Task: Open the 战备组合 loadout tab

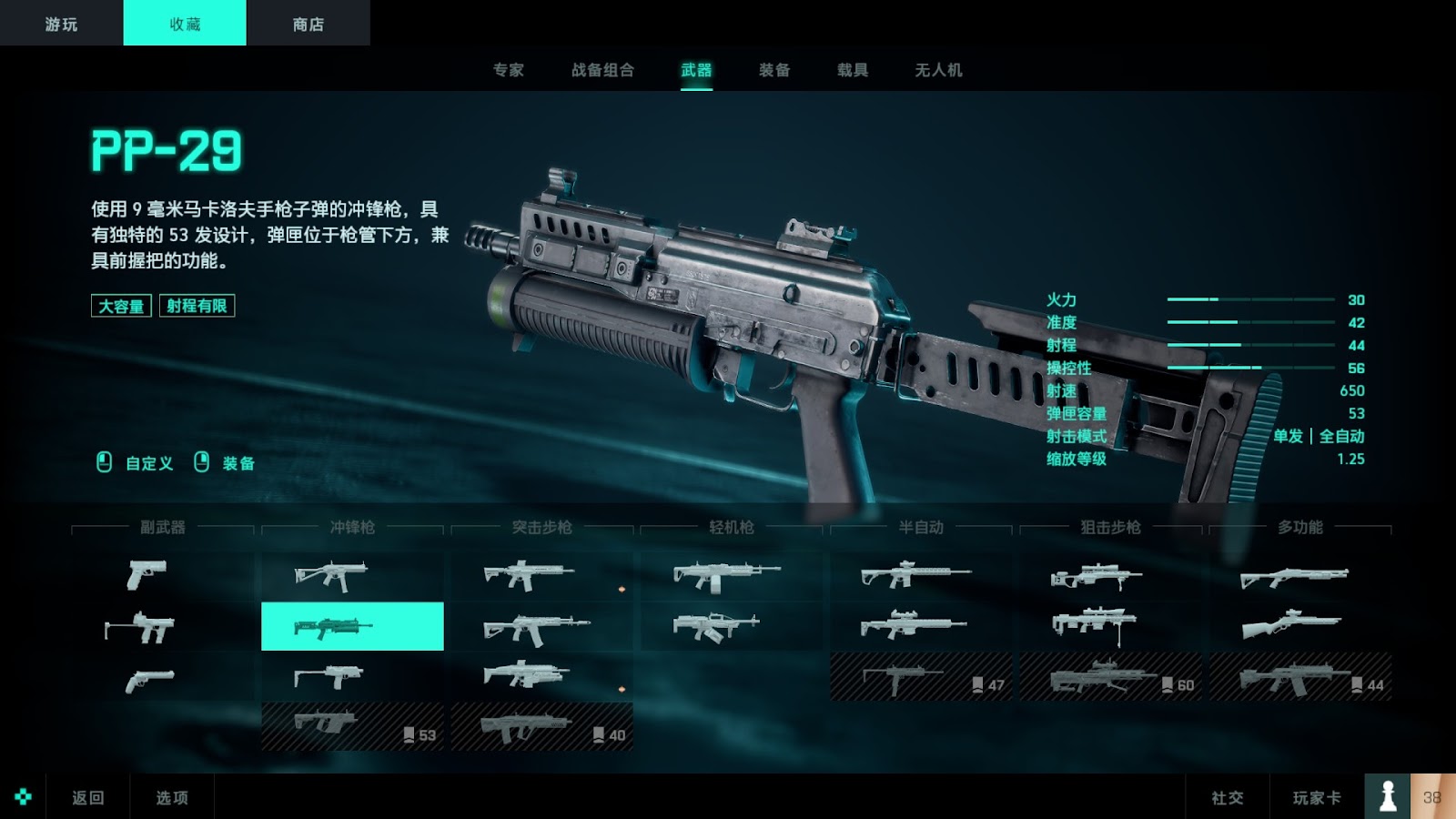Action: 602,70
